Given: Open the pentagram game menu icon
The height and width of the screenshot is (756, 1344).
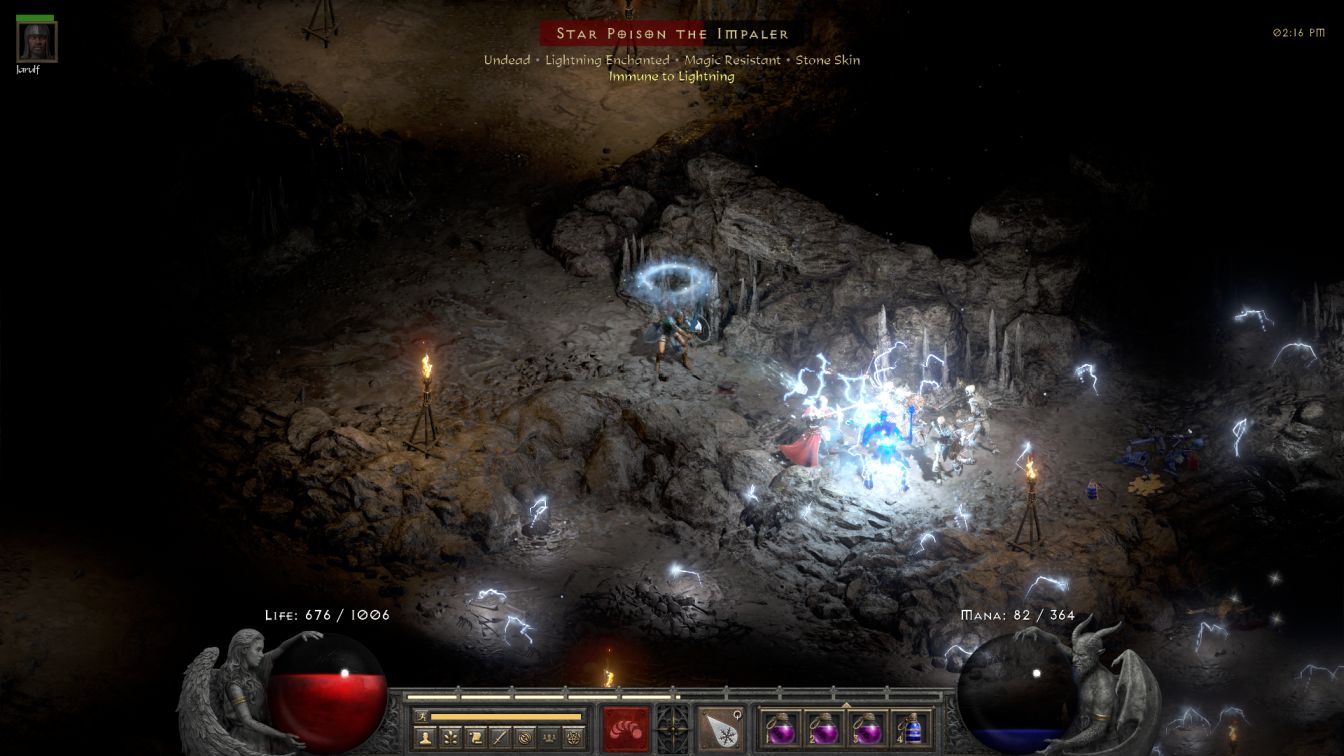Looking at the screenshot, I should (573, 738).
